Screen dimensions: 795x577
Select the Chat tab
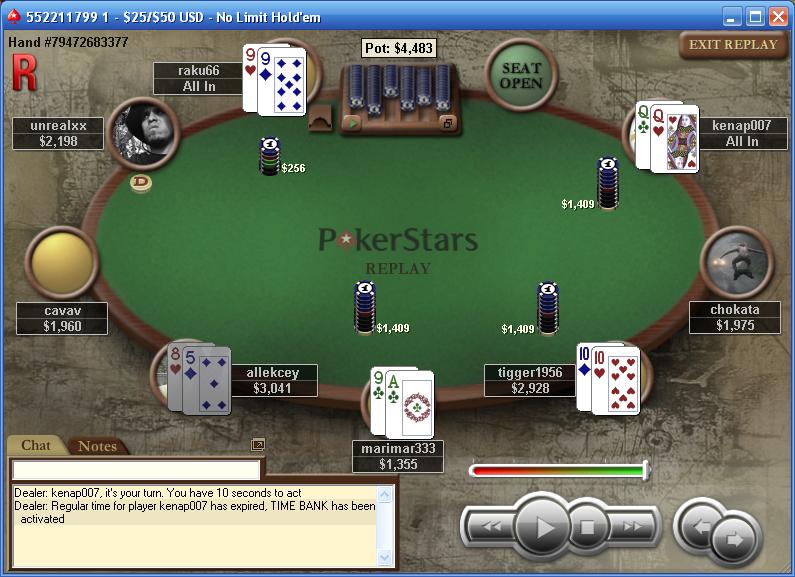pos(36,446)
